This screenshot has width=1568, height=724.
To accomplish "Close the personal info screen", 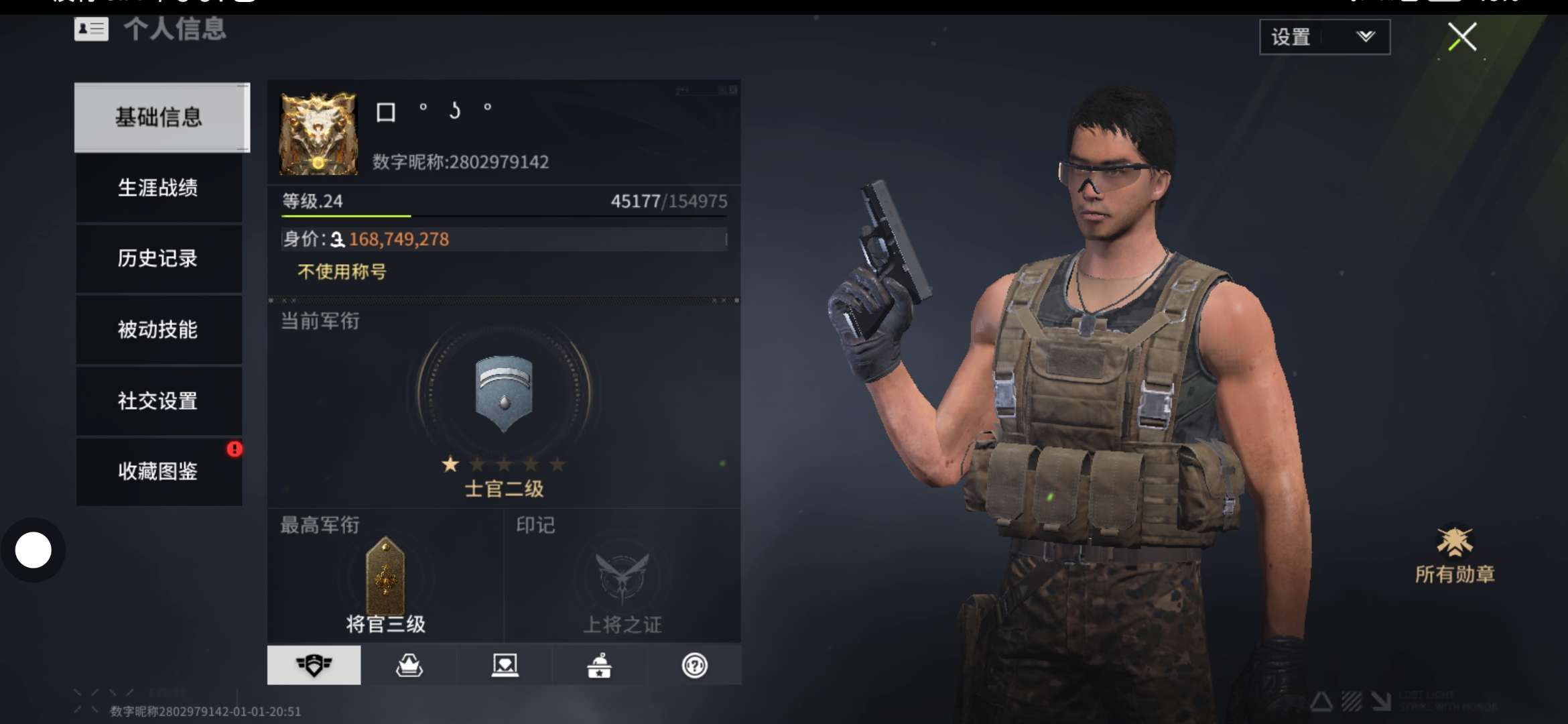I will point(1461,37).
